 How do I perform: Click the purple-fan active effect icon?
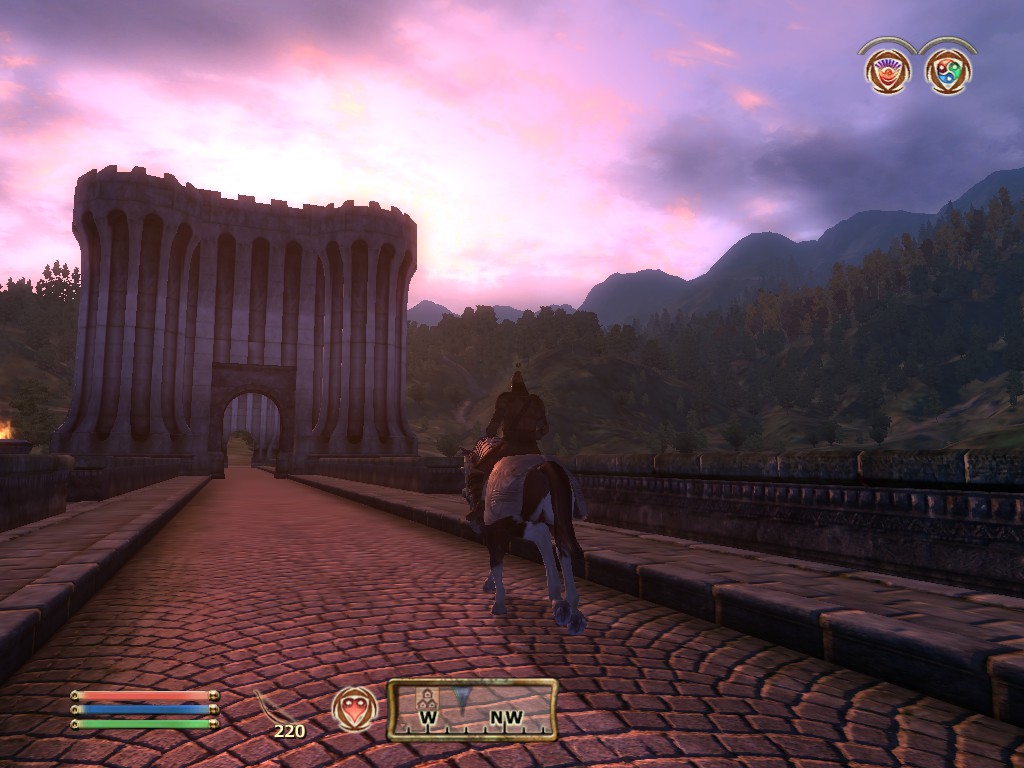(x=887, y=70)
